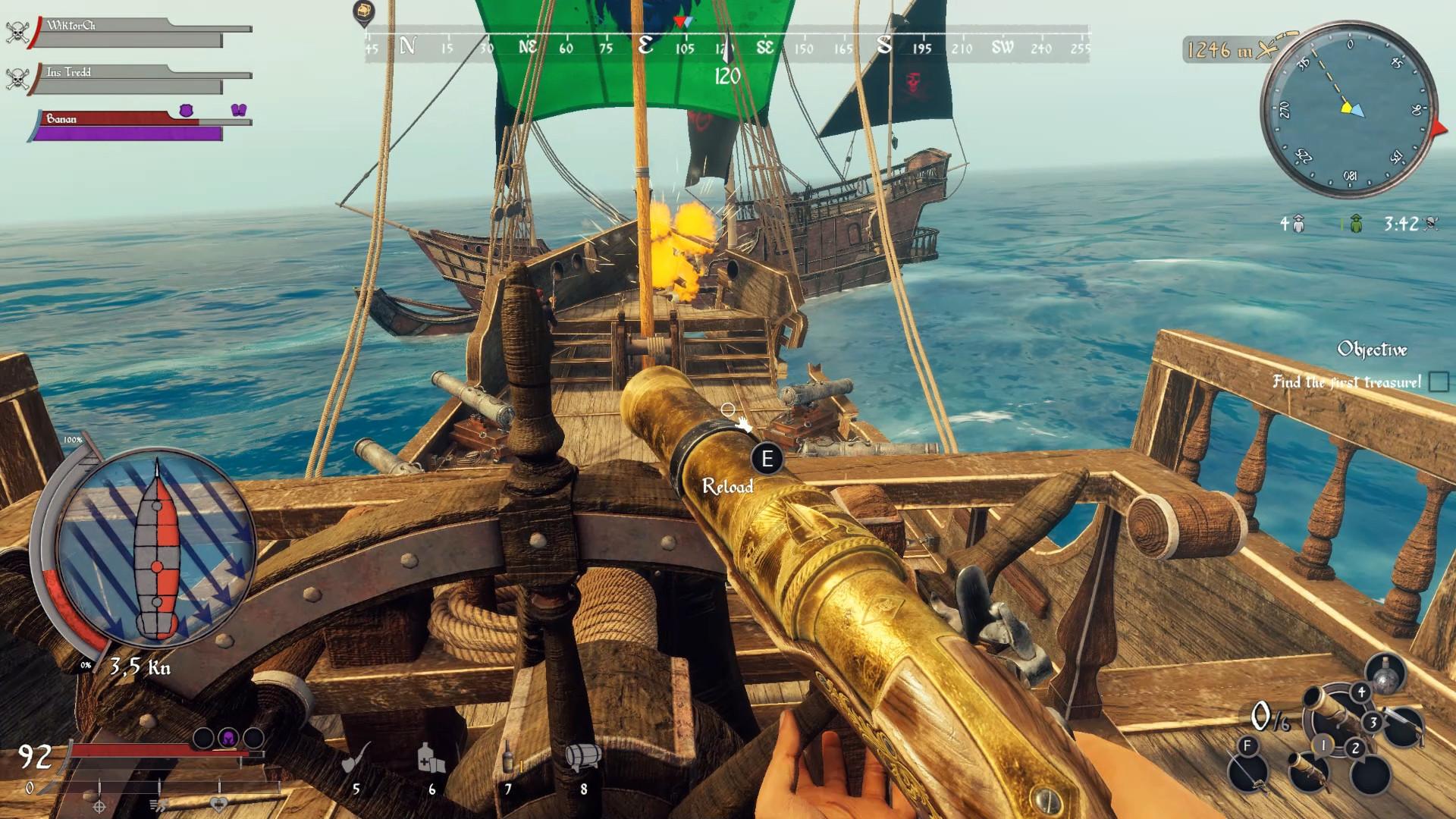Screen dimensions: 1456x819
Task: Equip the pistol in weapon slot 1
Action: pos(1312,774)
